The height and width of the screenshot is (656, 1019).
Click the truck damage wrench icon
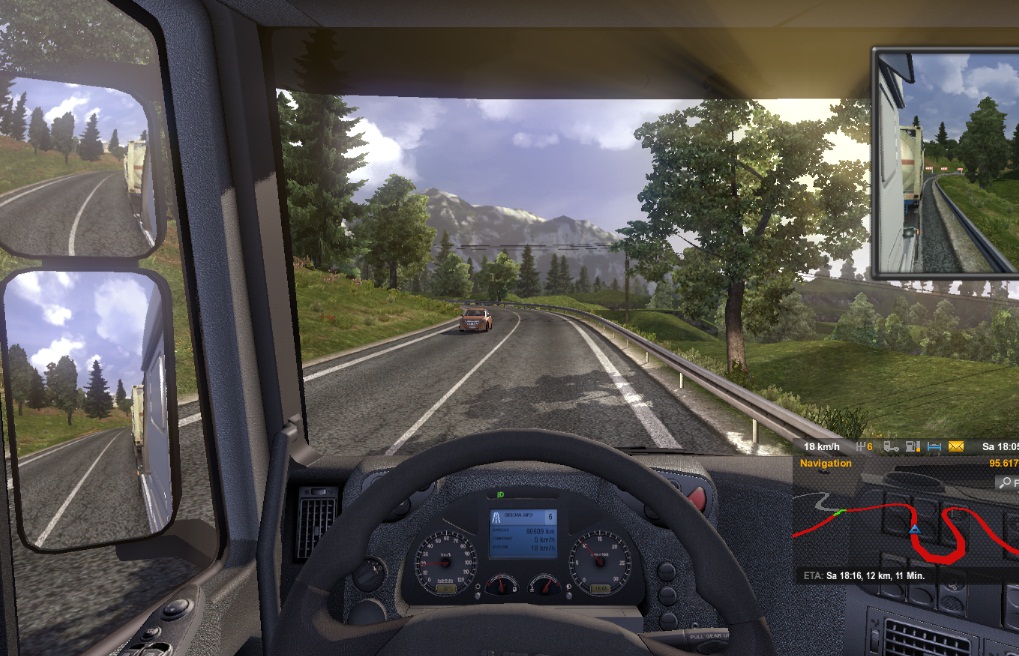coord(890,446)
